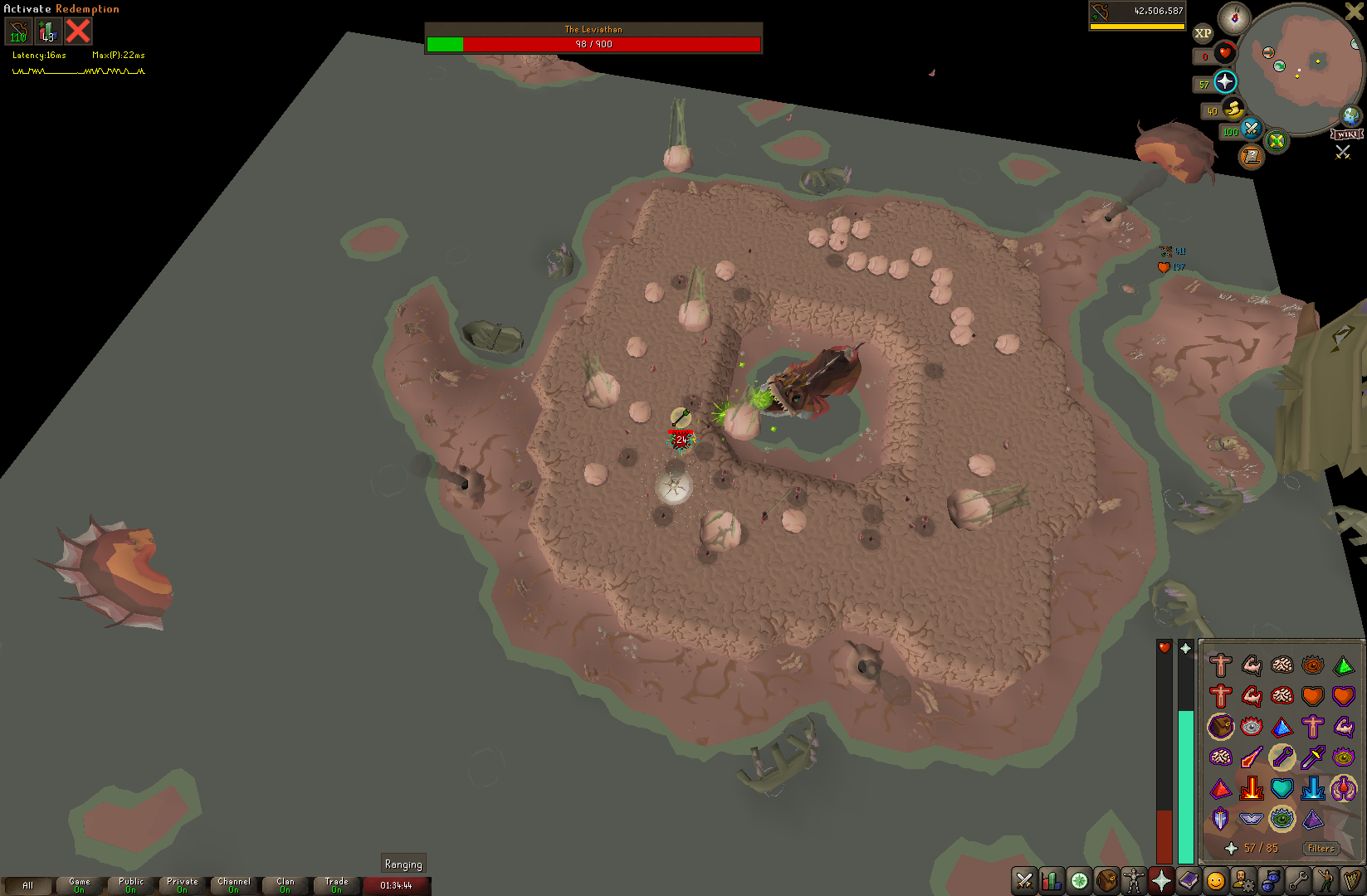
Task: Switch to the Trade chat tab
Action: 337,885
